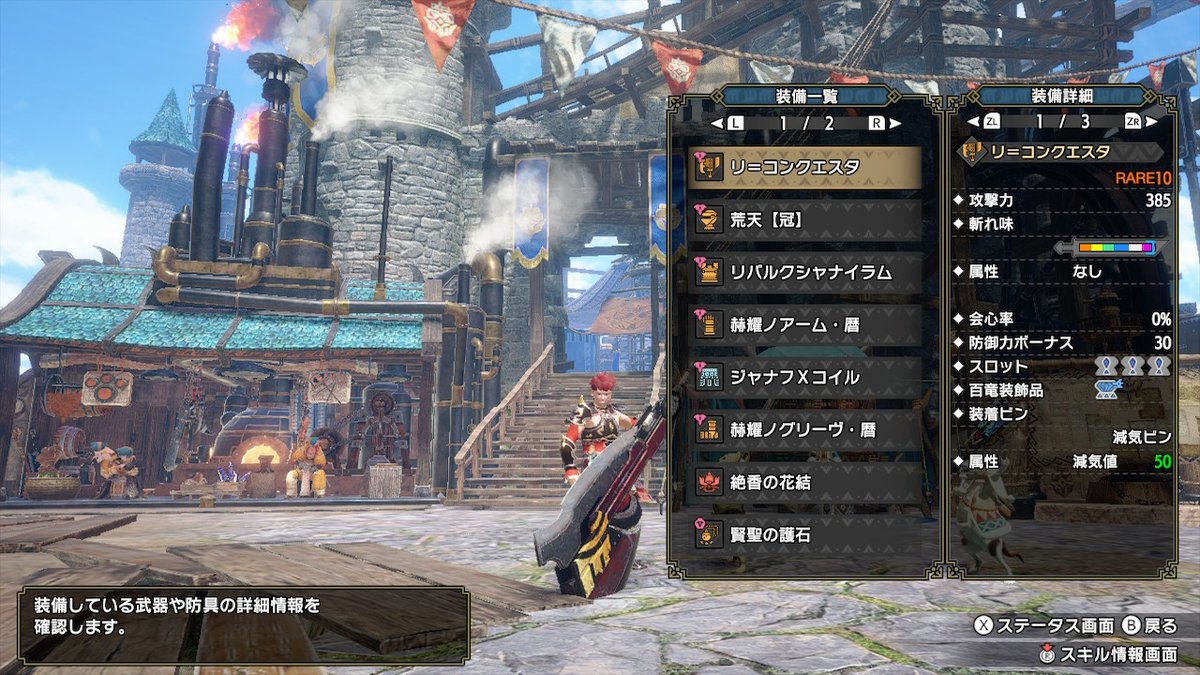Screen dimensions: 1200x675
Task: Choose the 賢聖の護石 talisman row
Action: [x=804, y=534]
